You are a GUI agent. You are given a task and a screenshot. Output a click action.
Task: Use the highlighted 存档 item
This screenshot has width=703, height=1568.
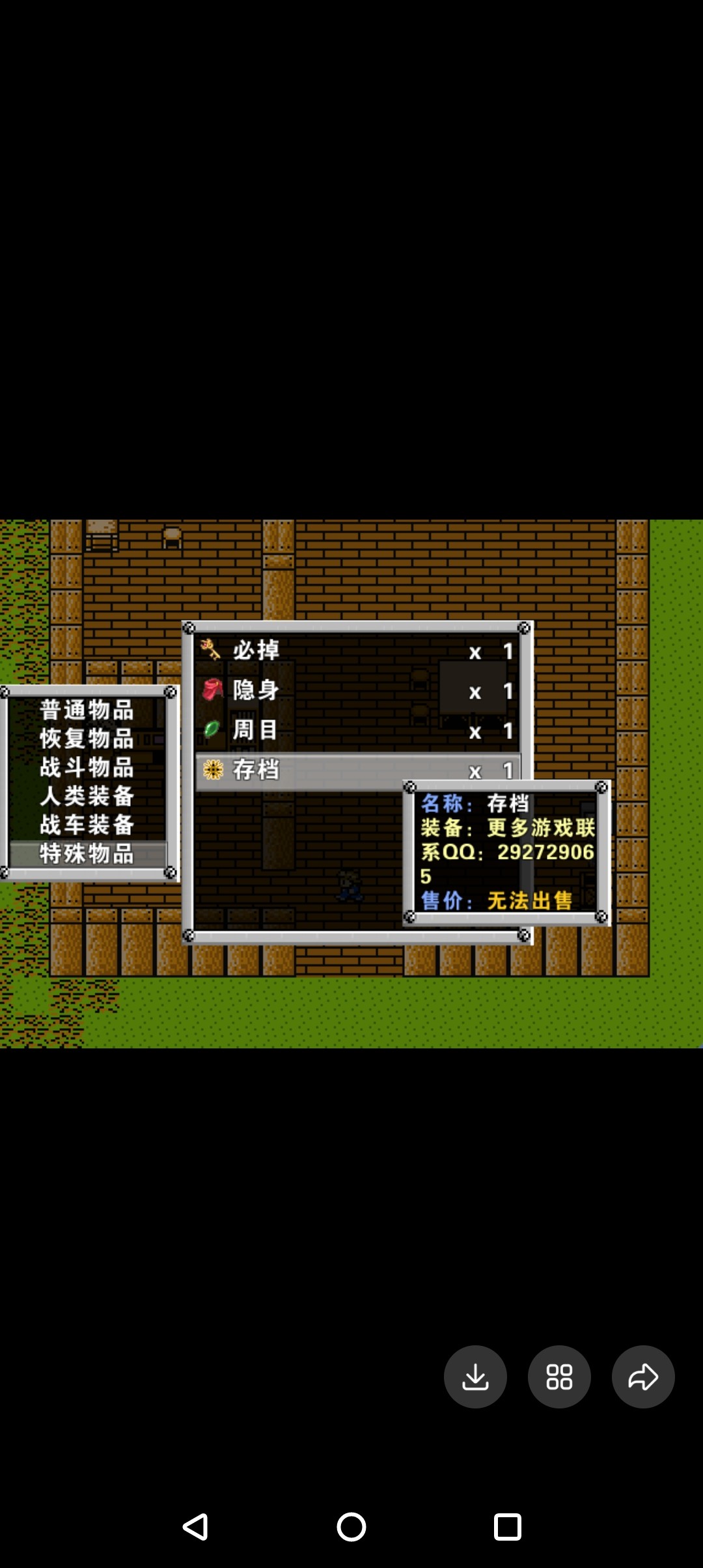coord(299,770)
